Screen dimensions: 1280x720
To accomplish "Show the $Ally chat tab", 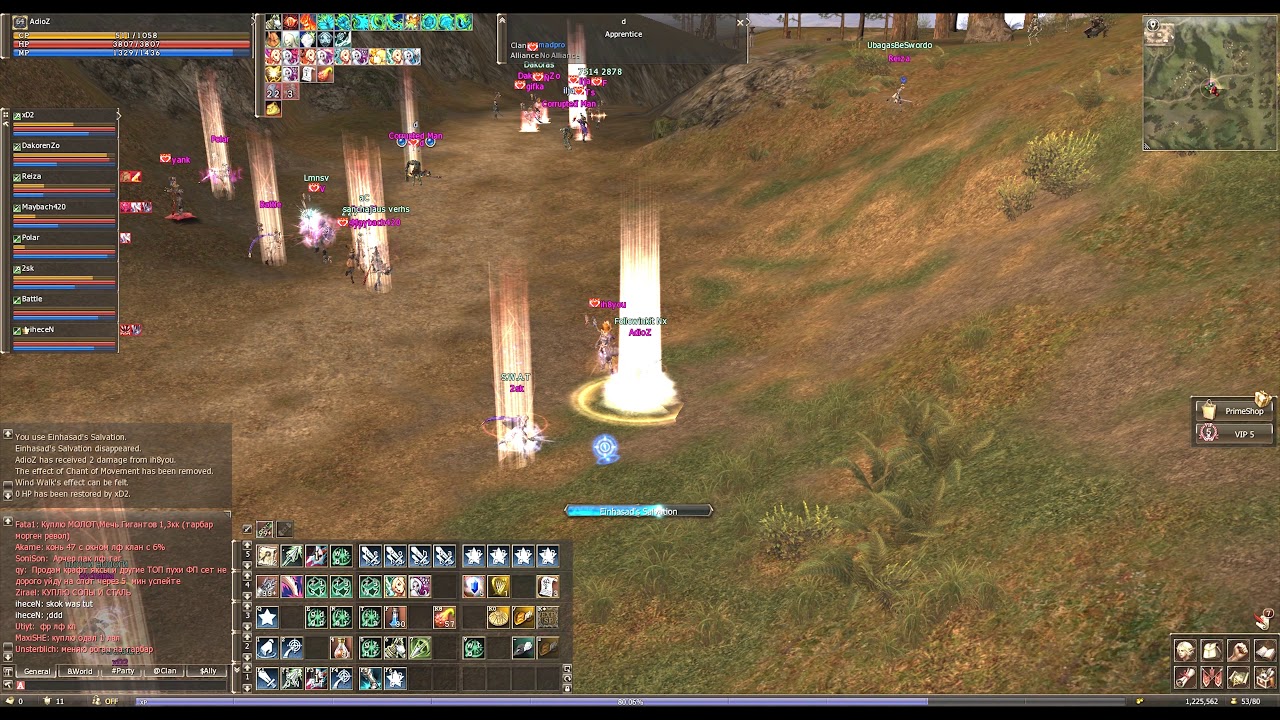I will coord(208,671).
